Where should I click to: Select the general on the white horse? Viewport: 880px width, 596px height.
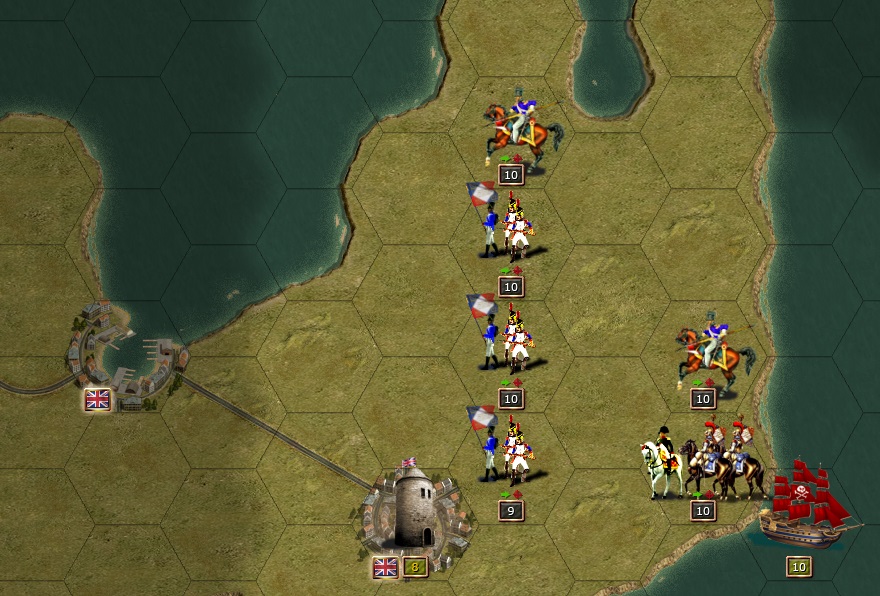pyautogui.click(x=661, y=462)
